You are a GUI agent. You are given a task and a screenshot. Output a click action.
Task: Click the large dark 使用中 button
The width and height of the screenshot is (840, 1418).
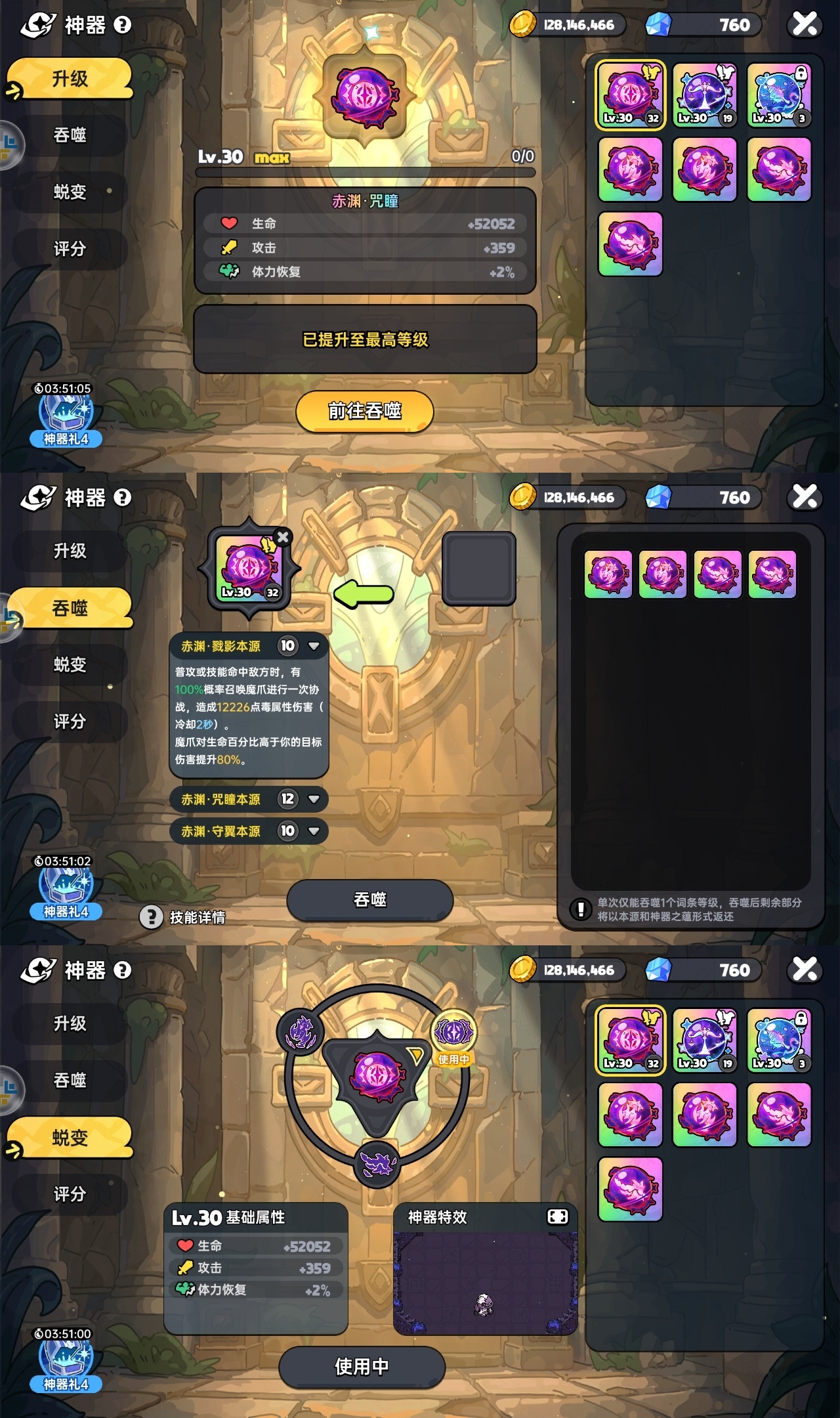tap(362, 1367)
